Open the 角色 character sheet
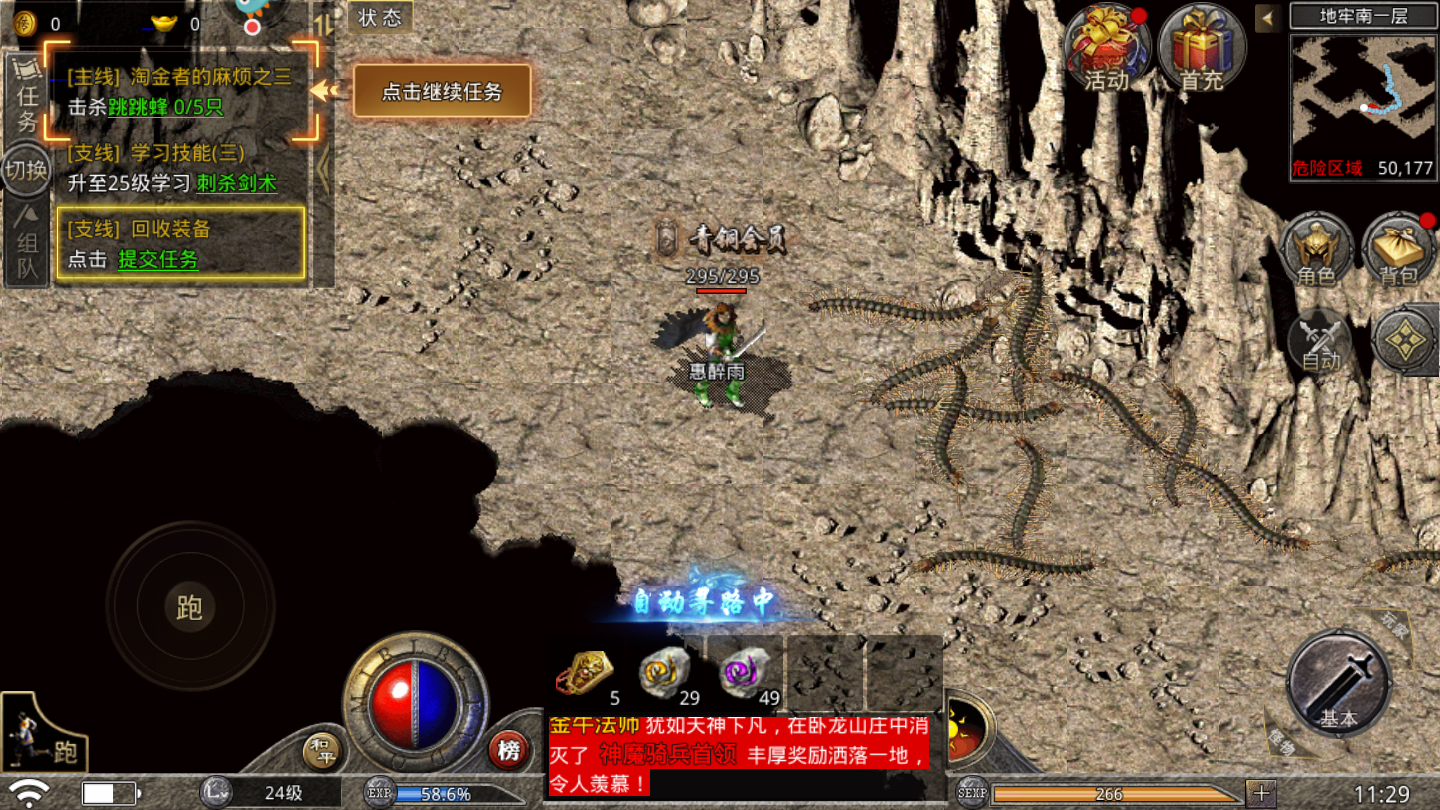This screenshot has width=1440, height=810. (x=1315, y=250)
